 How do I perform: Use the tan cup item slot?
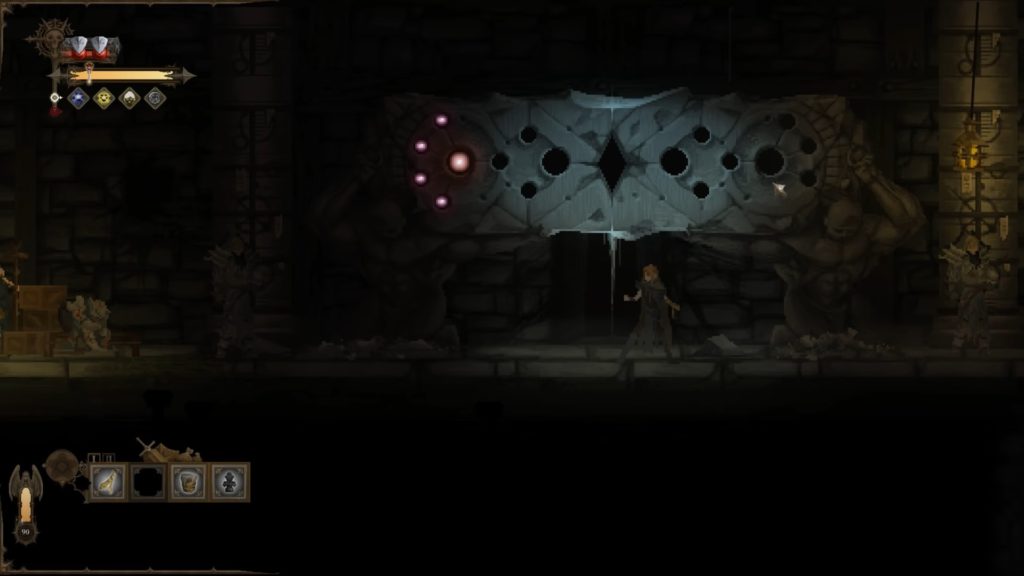(x=189, y=482)
